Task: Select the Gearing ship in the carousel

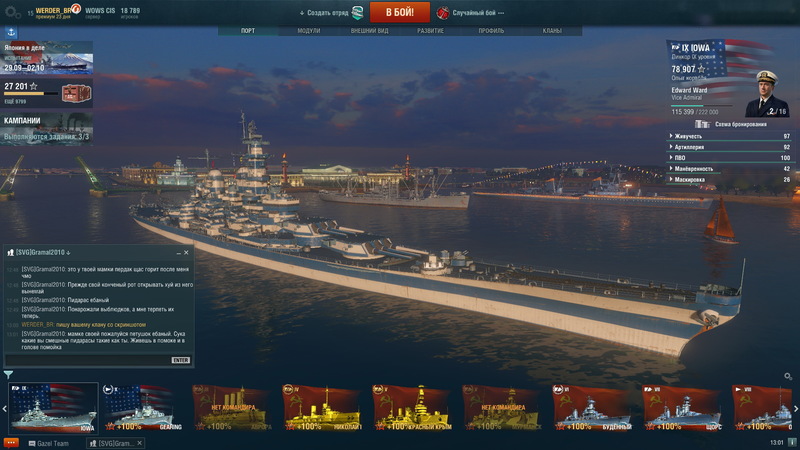Action: (143, 408)
